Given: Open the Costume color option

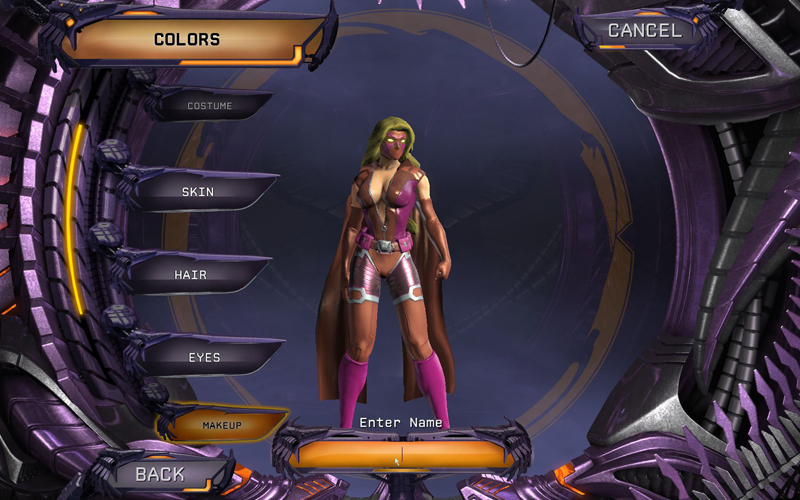Looking at the screenshot, I should 210,105.
